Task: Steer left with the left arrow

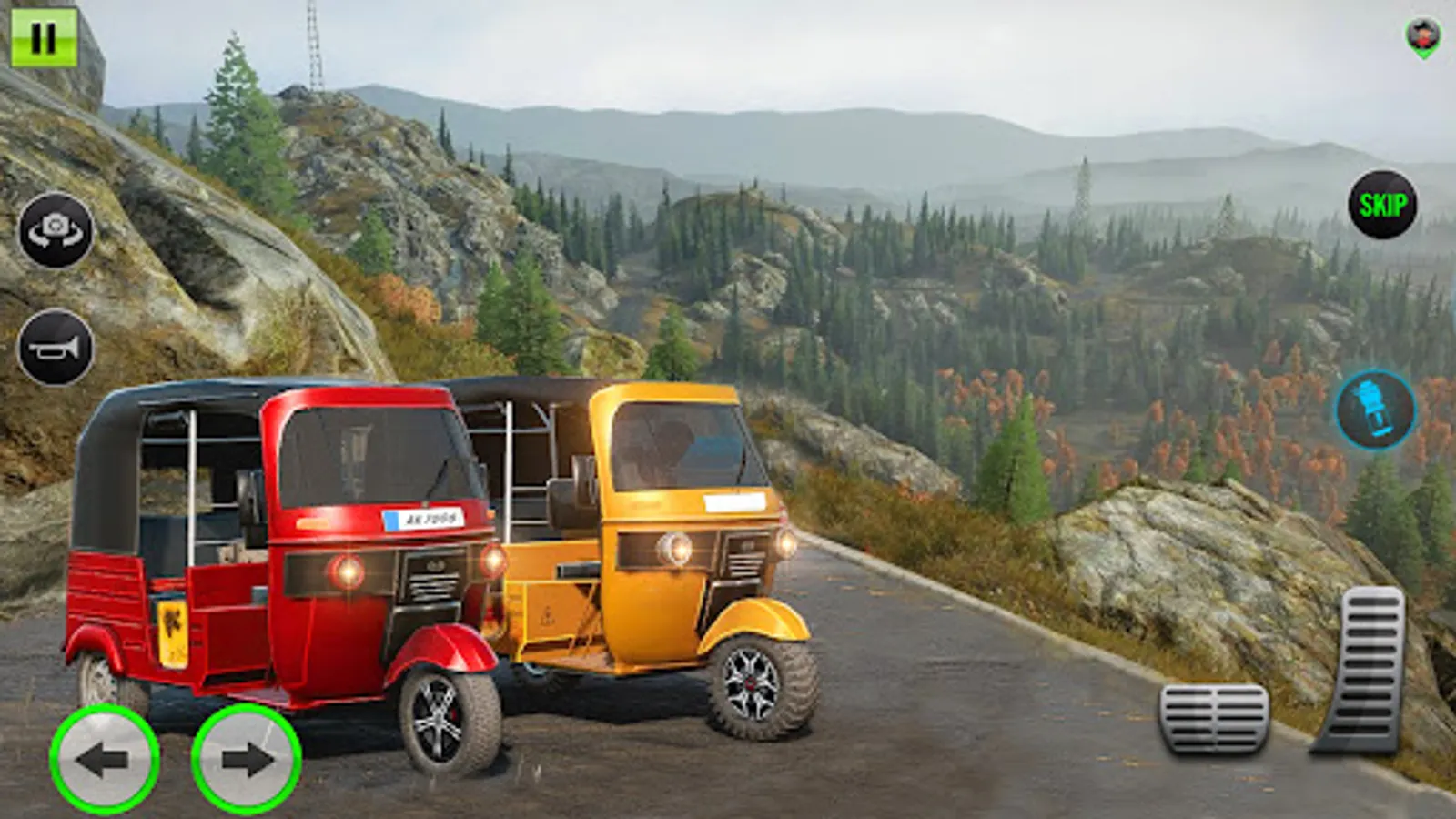Action: [104, 759]
